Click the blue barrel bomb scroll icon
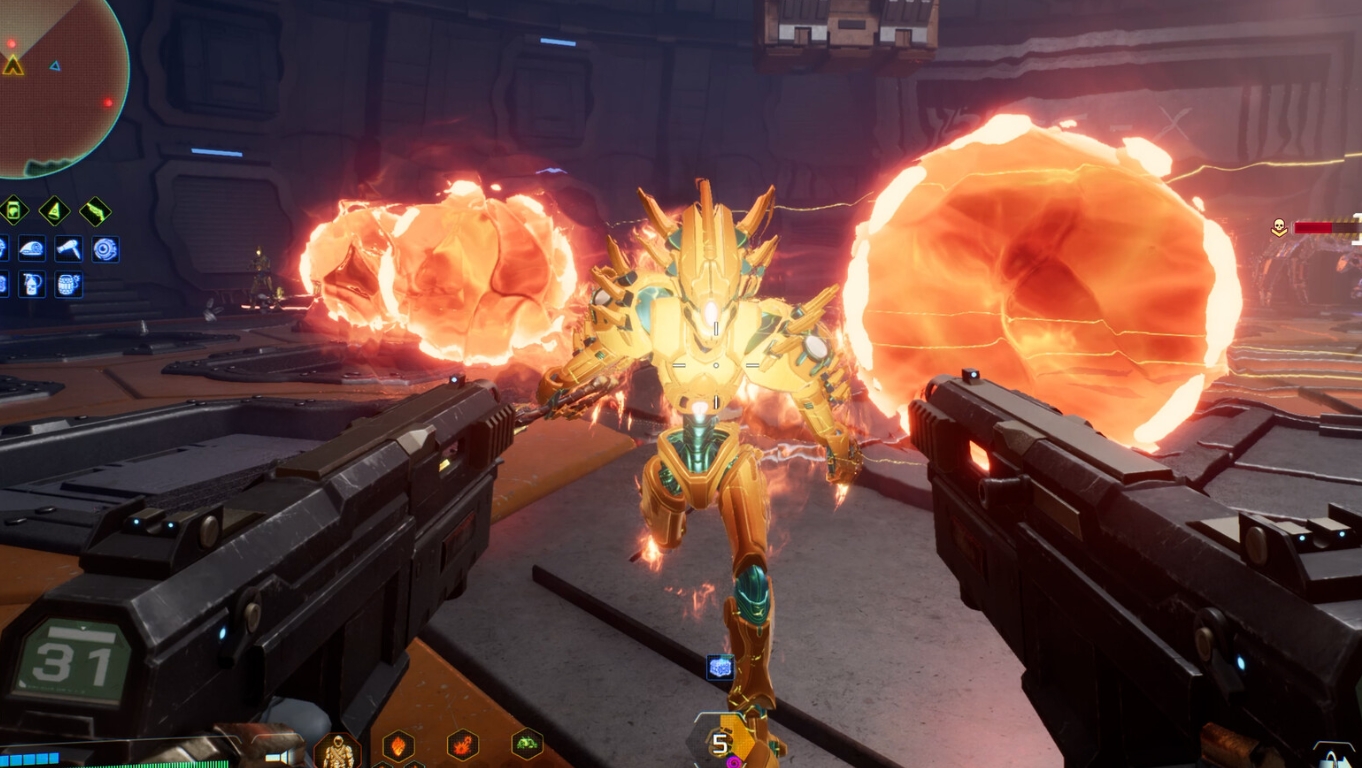This screenshot has width=1362, height=768. point(68,284)
